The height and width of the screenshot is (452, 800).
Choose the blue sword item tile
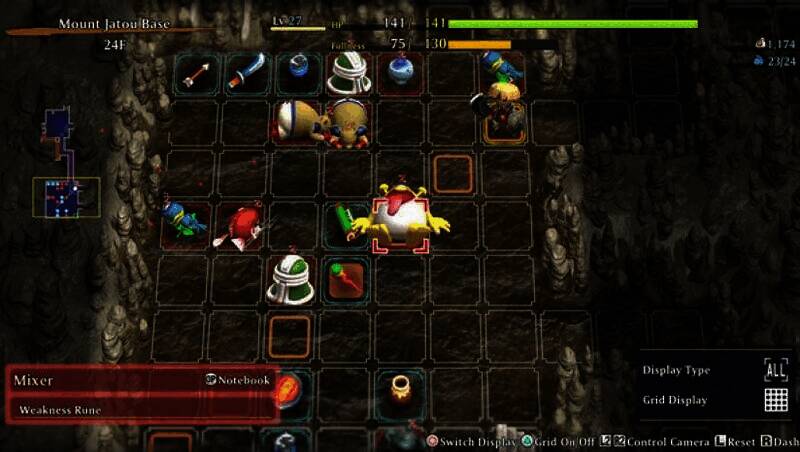pos(246,73)
